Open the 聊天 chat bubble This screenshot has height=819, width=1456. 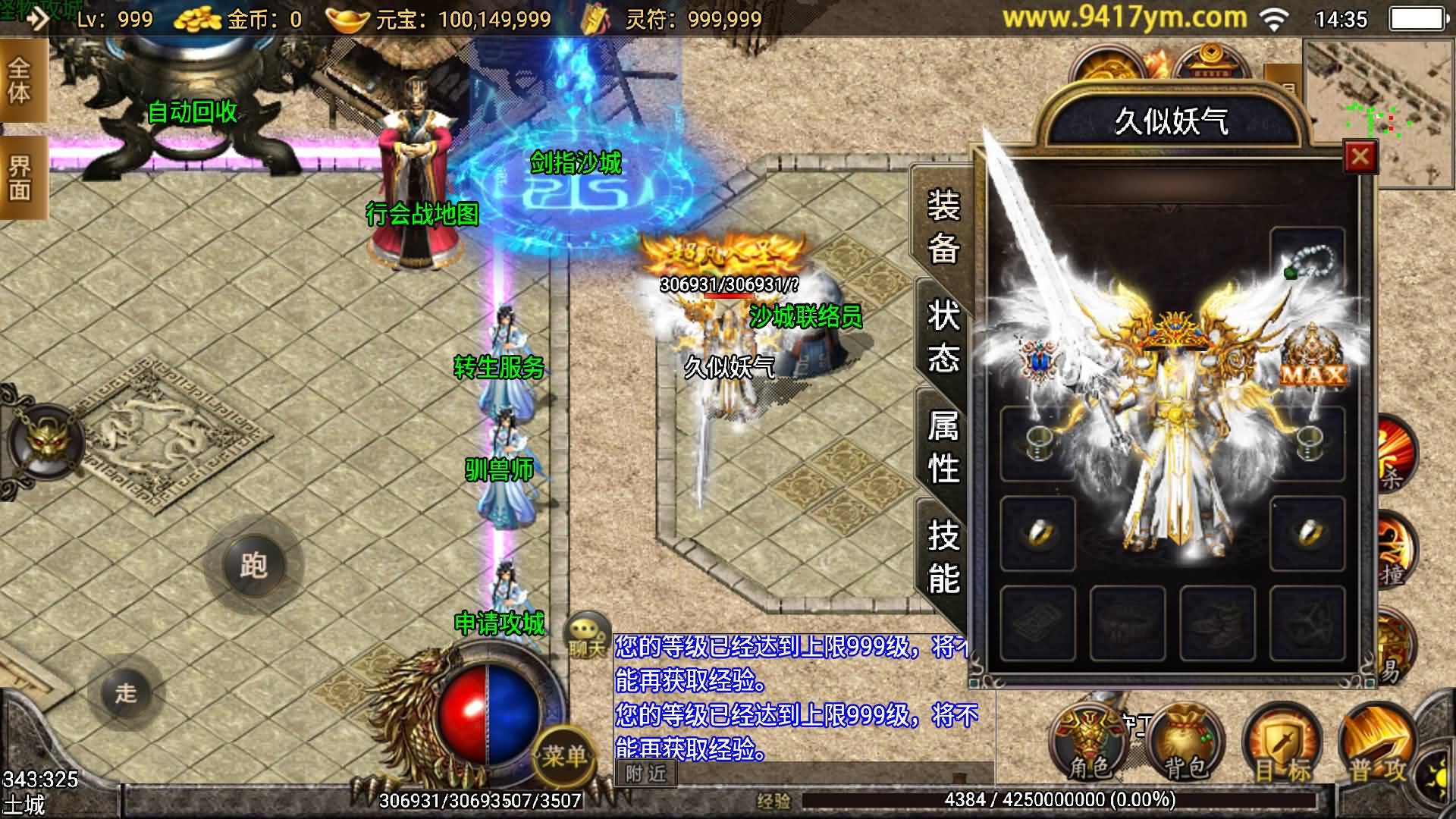[x=587, y=635]
